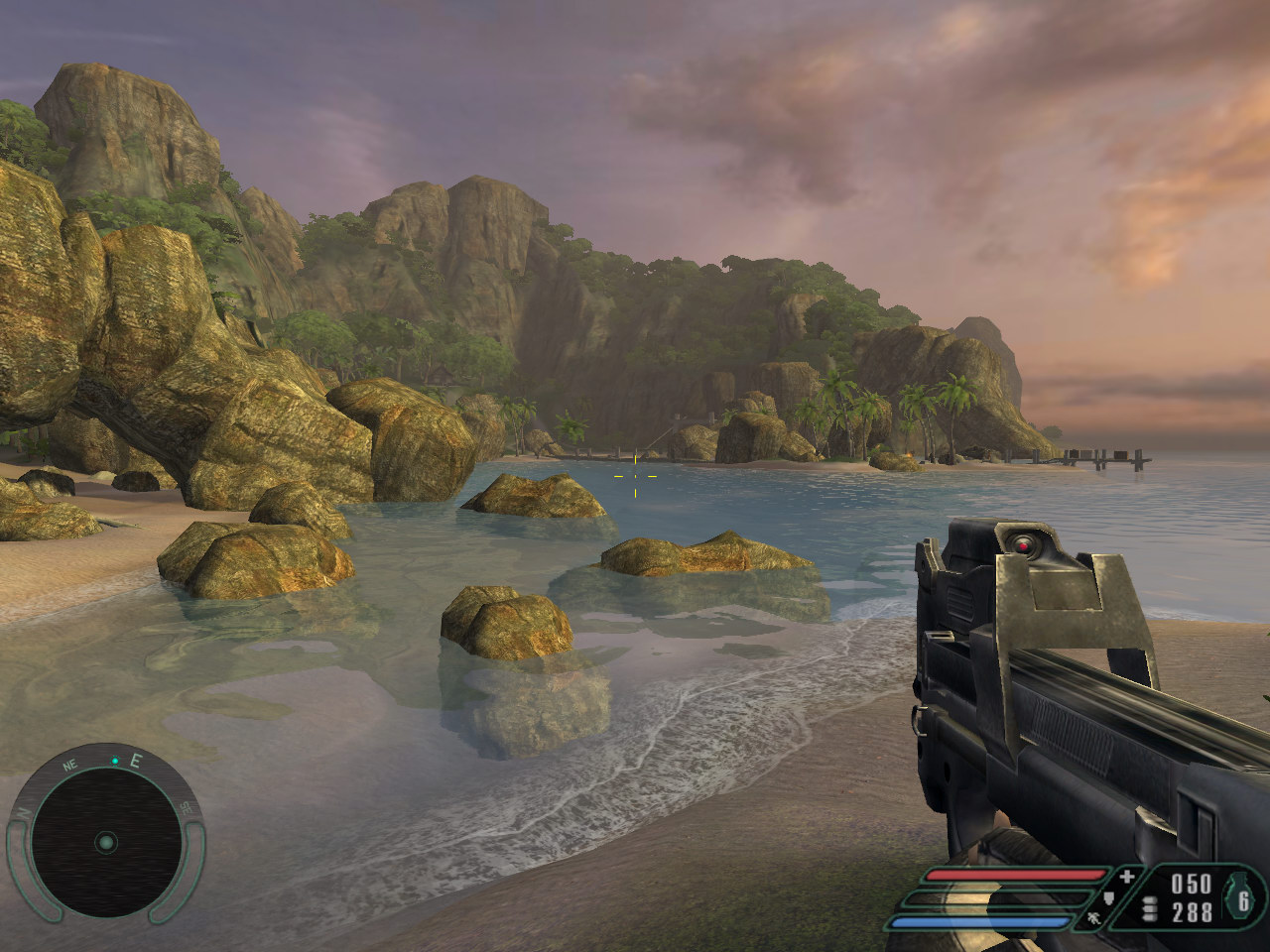Click the armor shield icon
Screen dimensions: 1270x952
click(x=1109, y=898)
